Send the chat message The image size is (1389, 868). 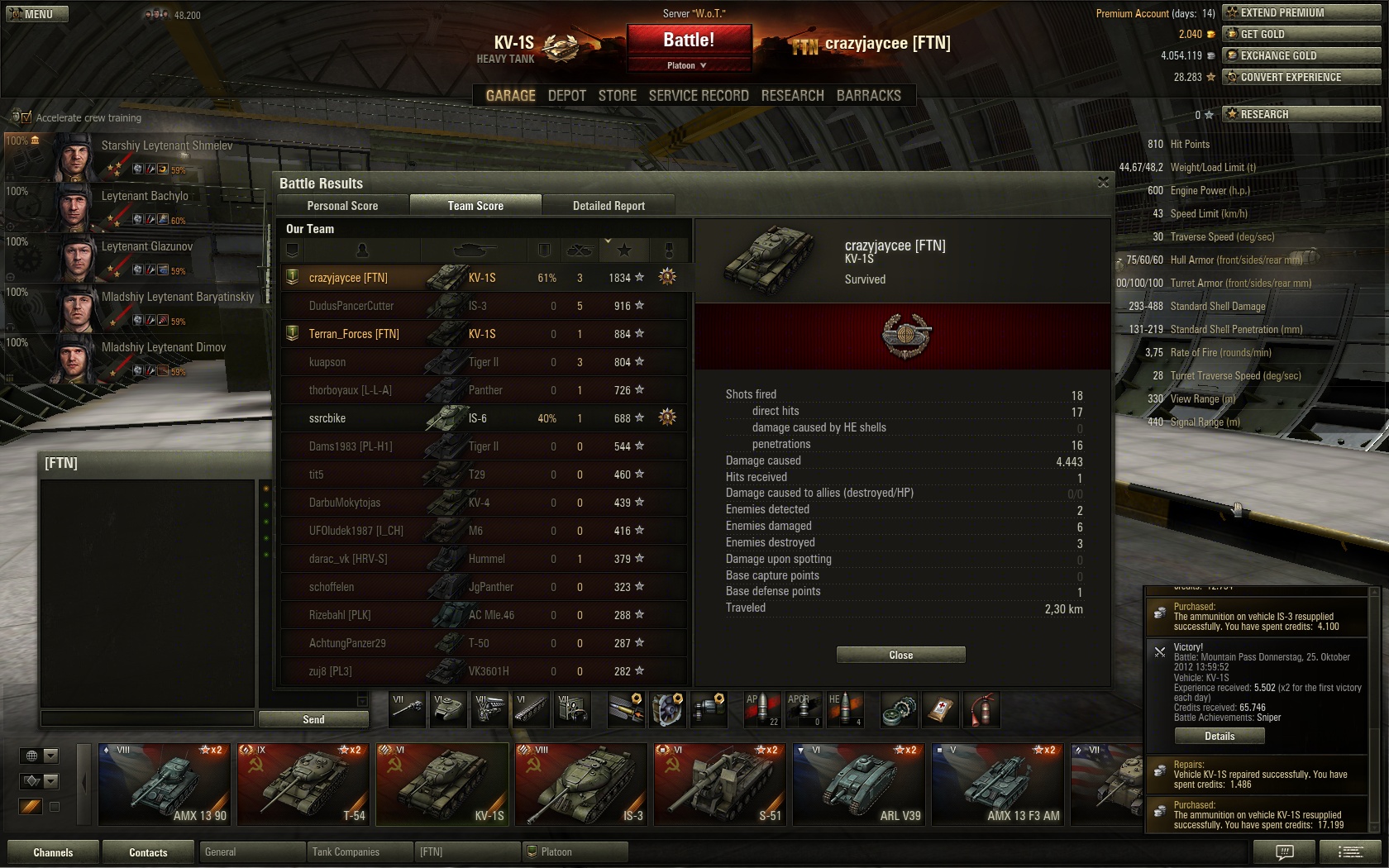point(313,719)
